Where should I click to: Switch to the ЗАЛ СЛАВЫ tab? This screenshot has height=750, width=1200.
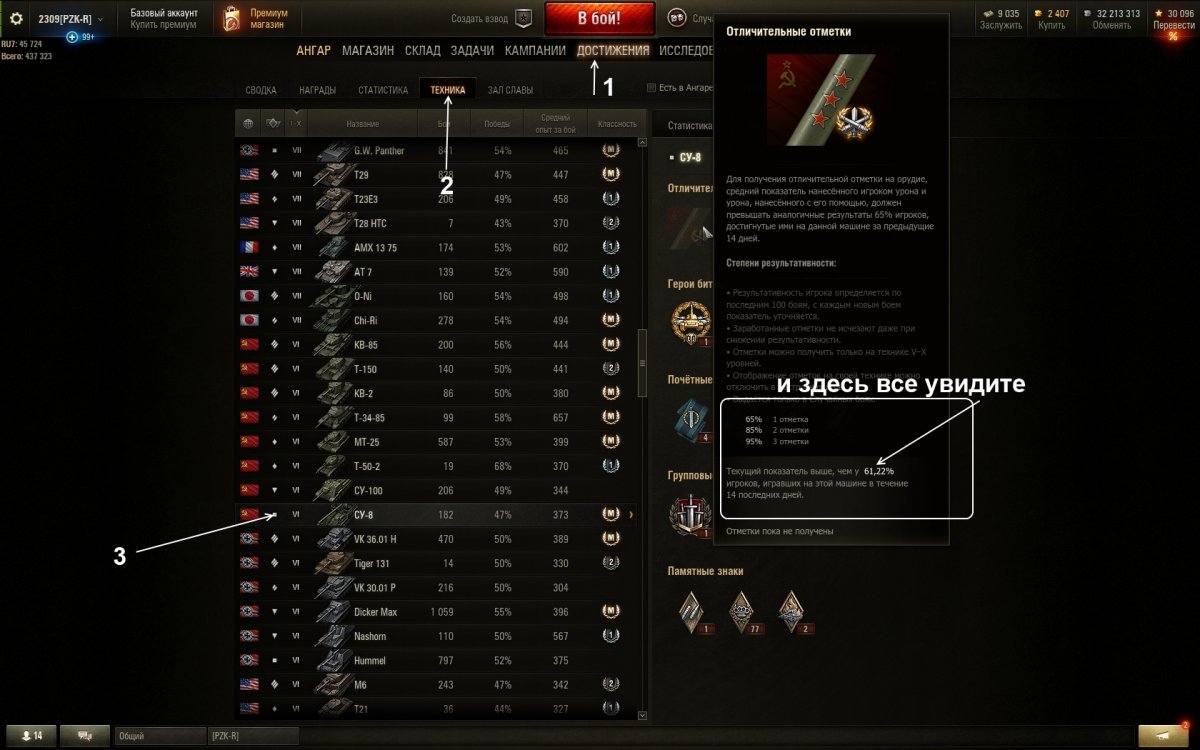click(510, 90)
